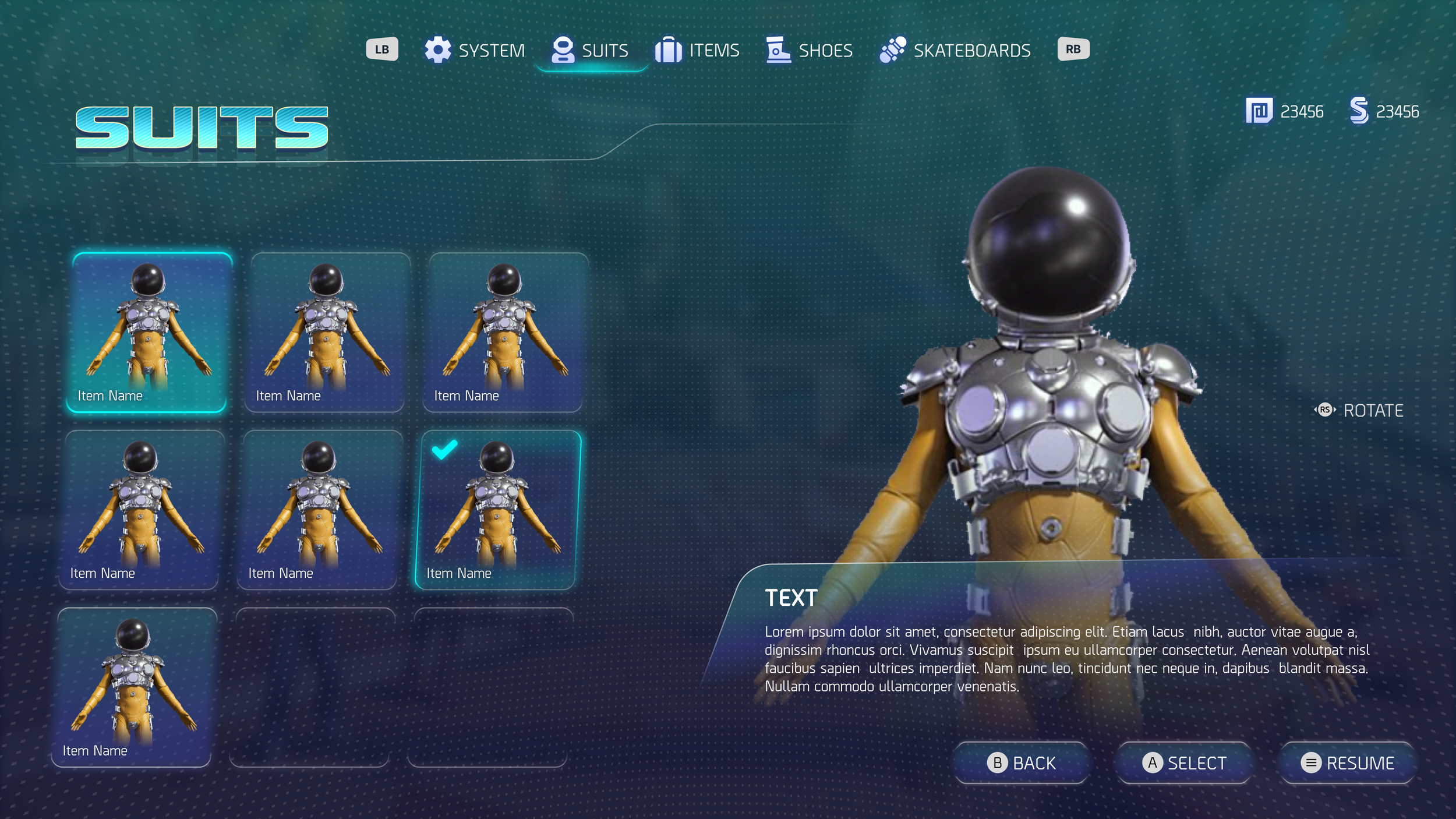Image resolution: width=1456 pixels, height=819 pixels.
Task: Switch to the System tab
Action: (475, 51)
